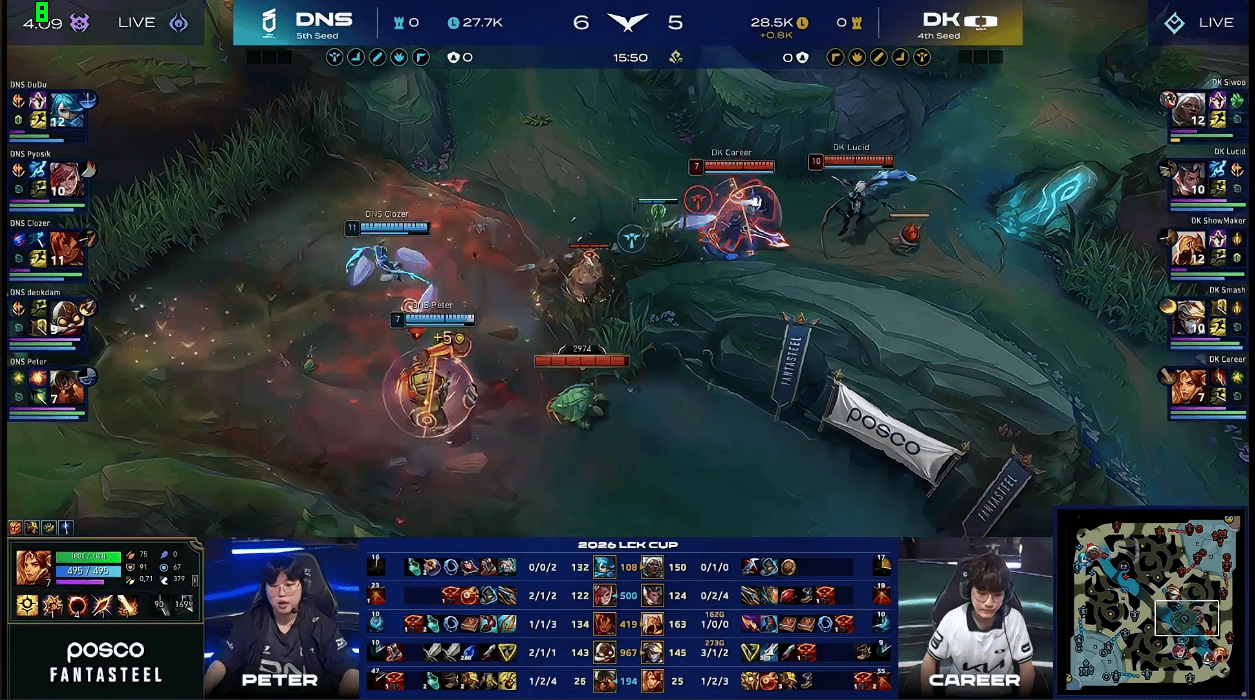Viewport: 1255px width, 700px height.
Task: Activate the Solar Flare ultimate icon
Action: pos(128,605)
